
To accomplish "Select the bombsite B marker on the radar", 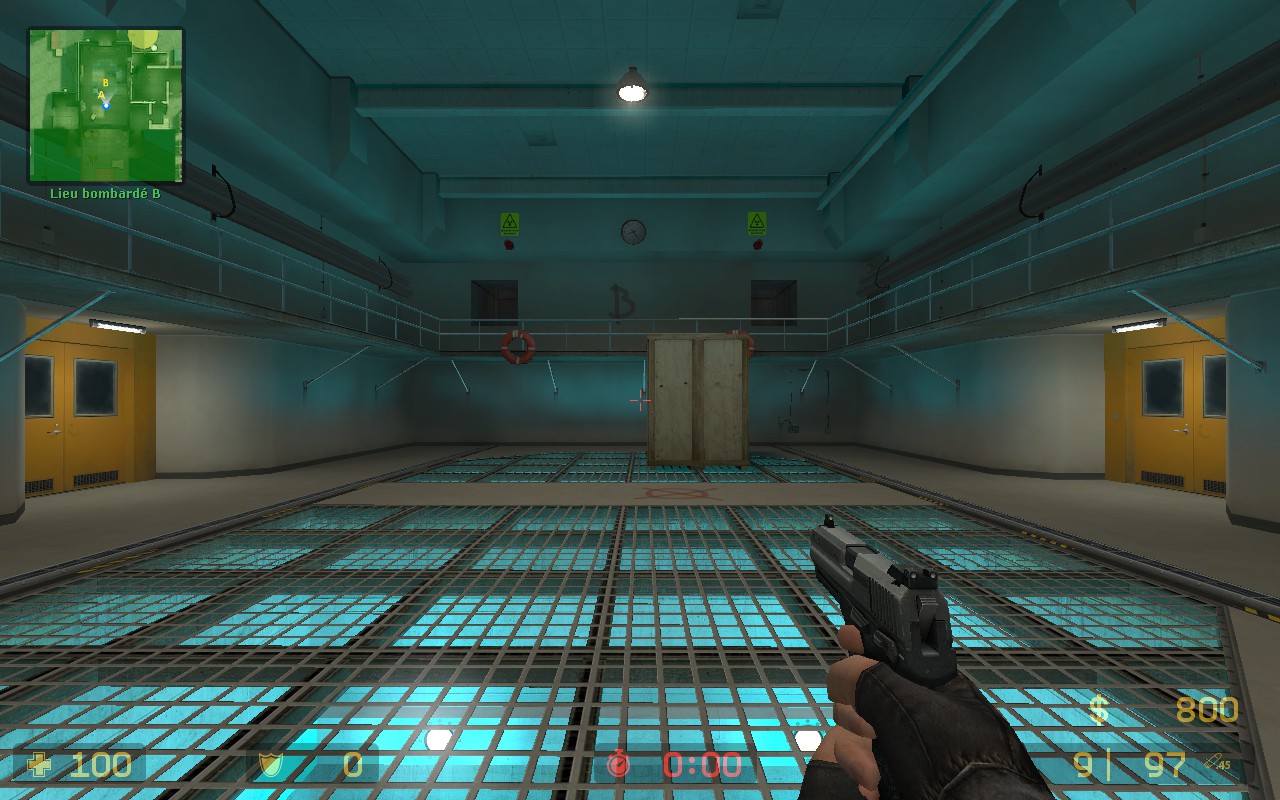I will tap(105, 82).
